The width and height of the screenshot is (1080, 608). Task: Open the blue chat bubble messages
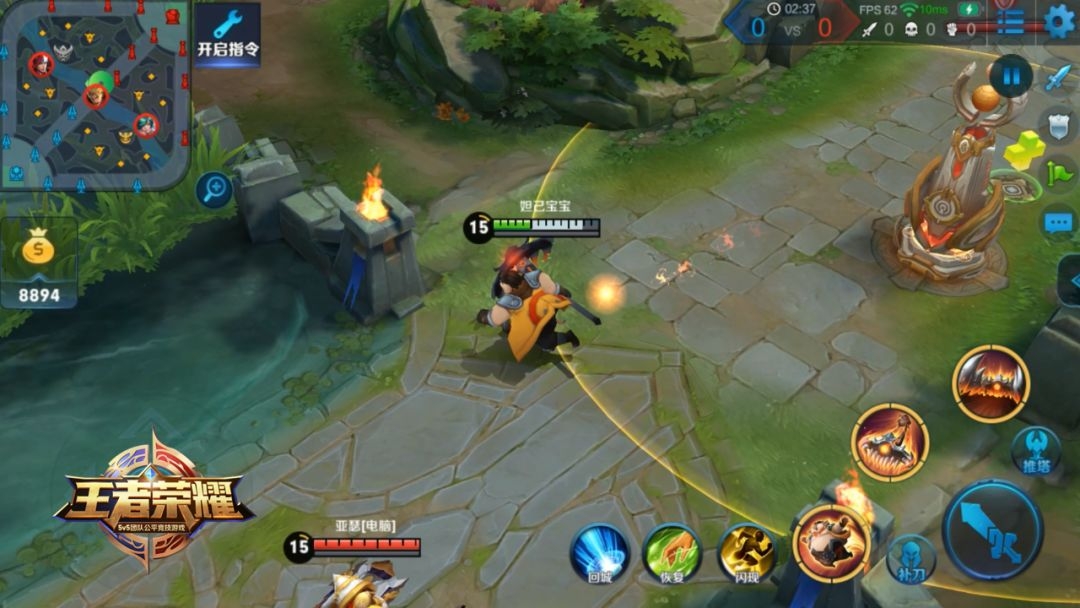coord(1059,222)
